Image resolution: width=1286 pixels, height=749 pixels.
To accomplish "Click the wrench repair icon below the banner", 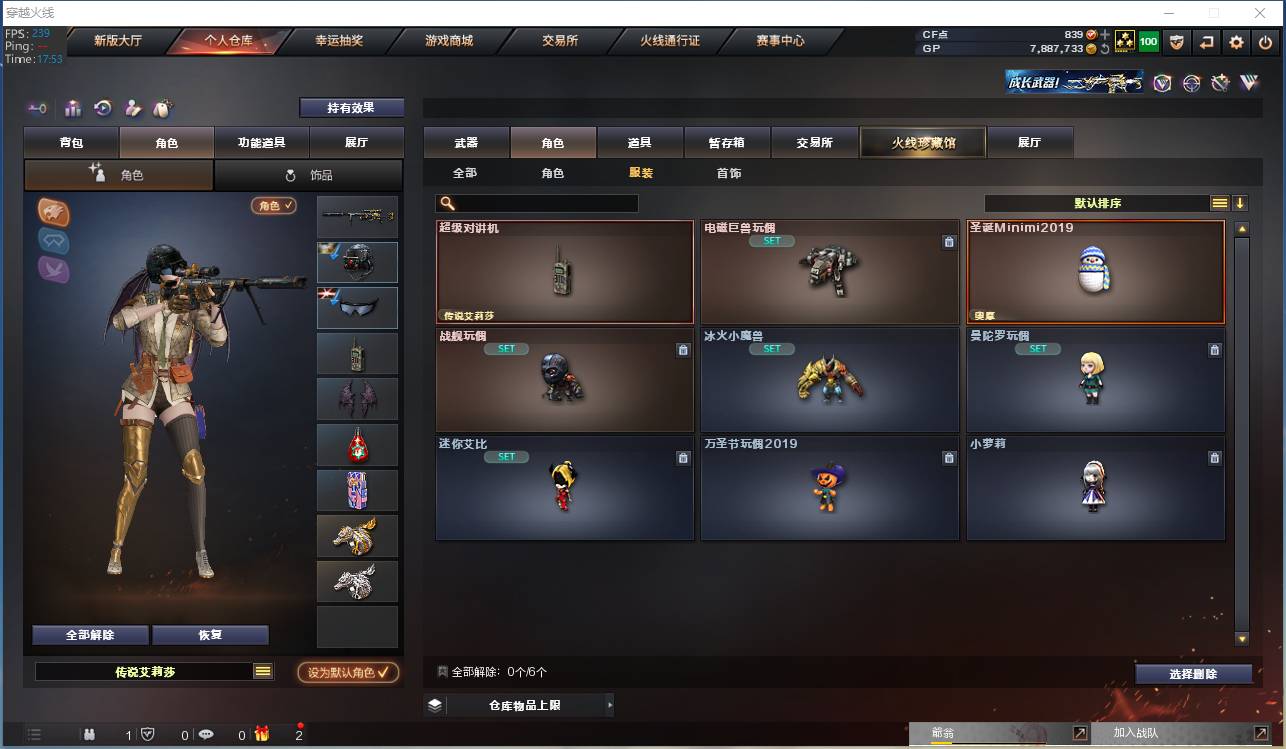I will [x=1221, y=83].
